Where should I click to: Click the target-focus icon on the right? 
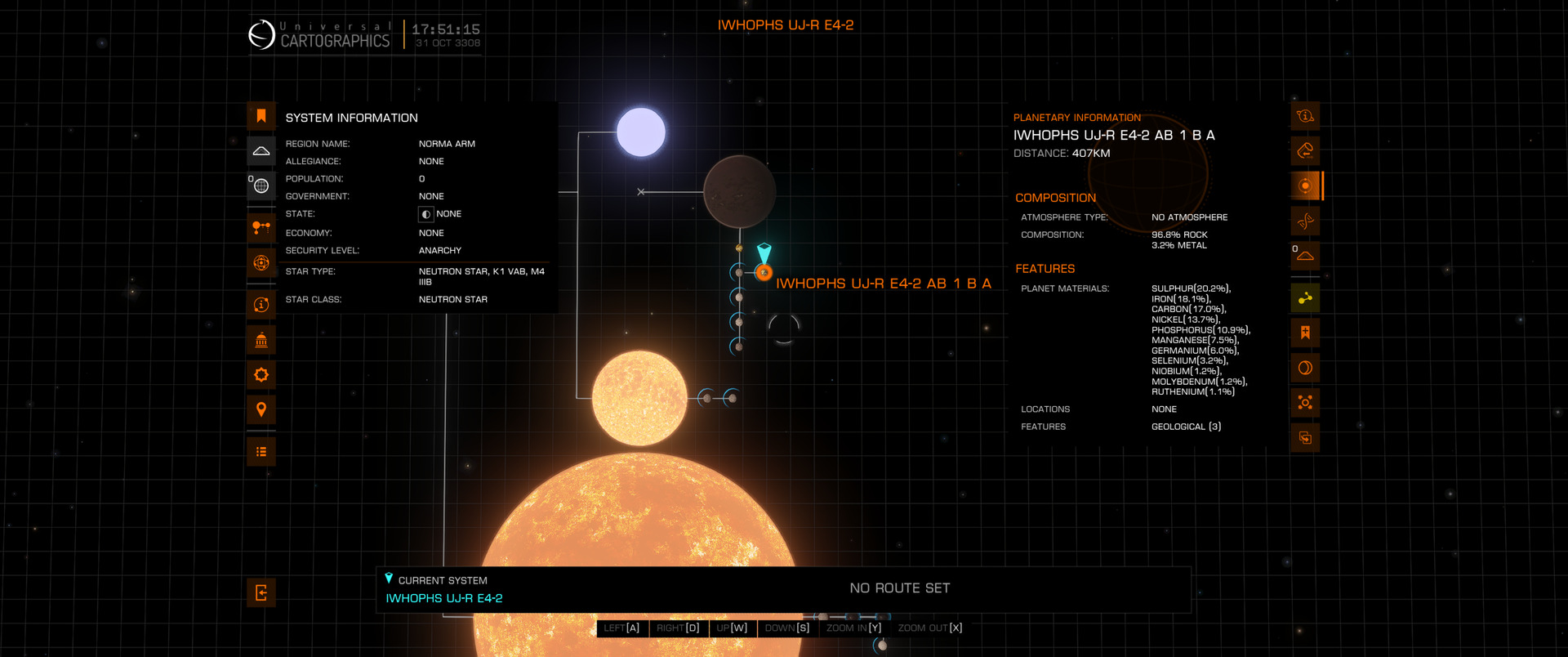[1305, 403]
